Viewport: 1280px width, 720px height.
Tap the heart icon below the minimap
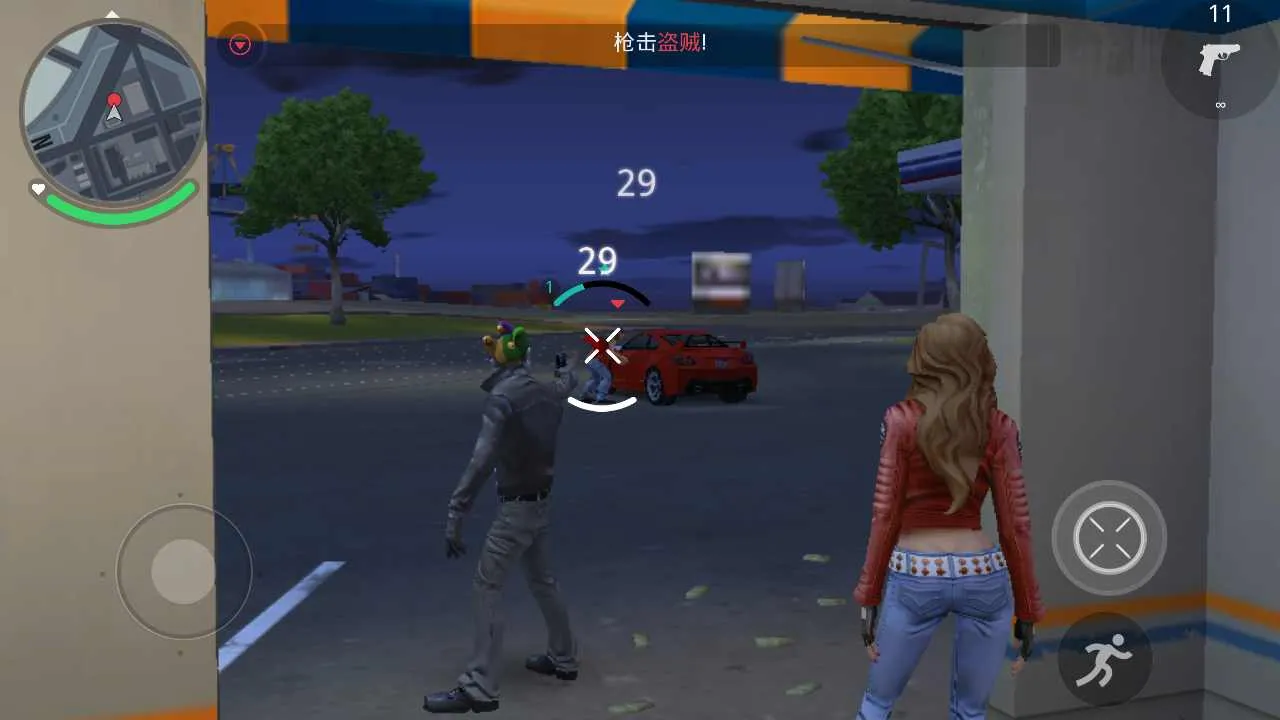point(37,187)
